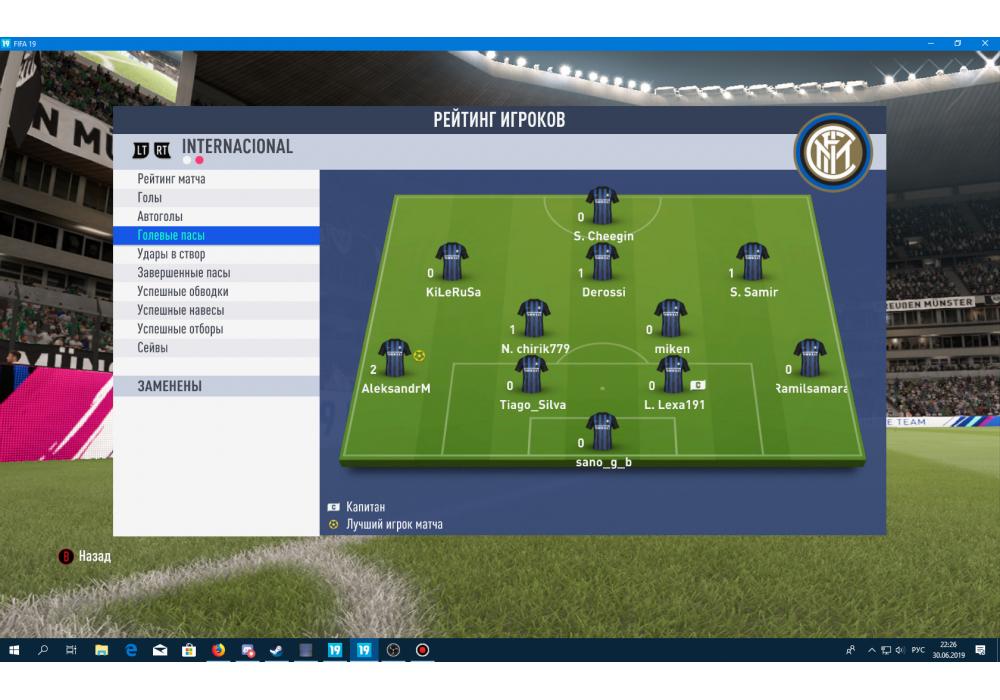Show Успешные обводки statistics
1000x700 pixels.
(183, 292)
